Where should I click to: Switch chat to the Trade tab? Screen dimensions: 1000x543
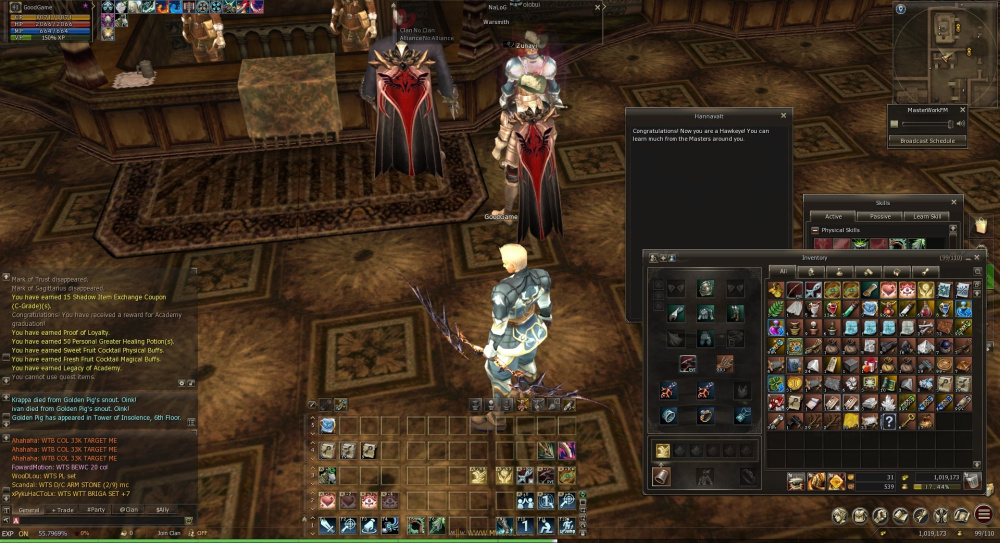(x=62, y=510)
